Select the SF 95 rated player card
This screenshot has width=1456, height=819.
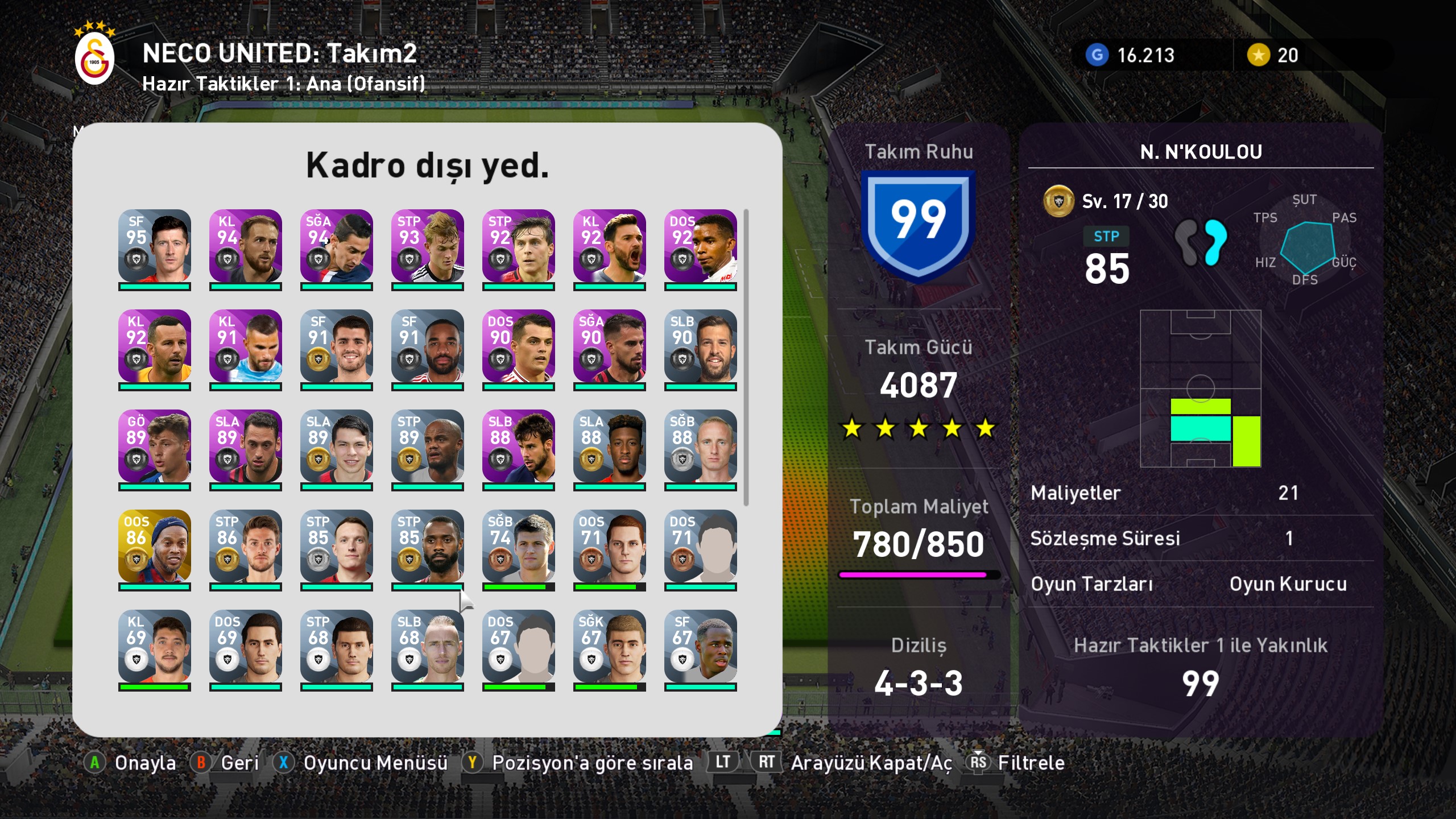point(154,246)
